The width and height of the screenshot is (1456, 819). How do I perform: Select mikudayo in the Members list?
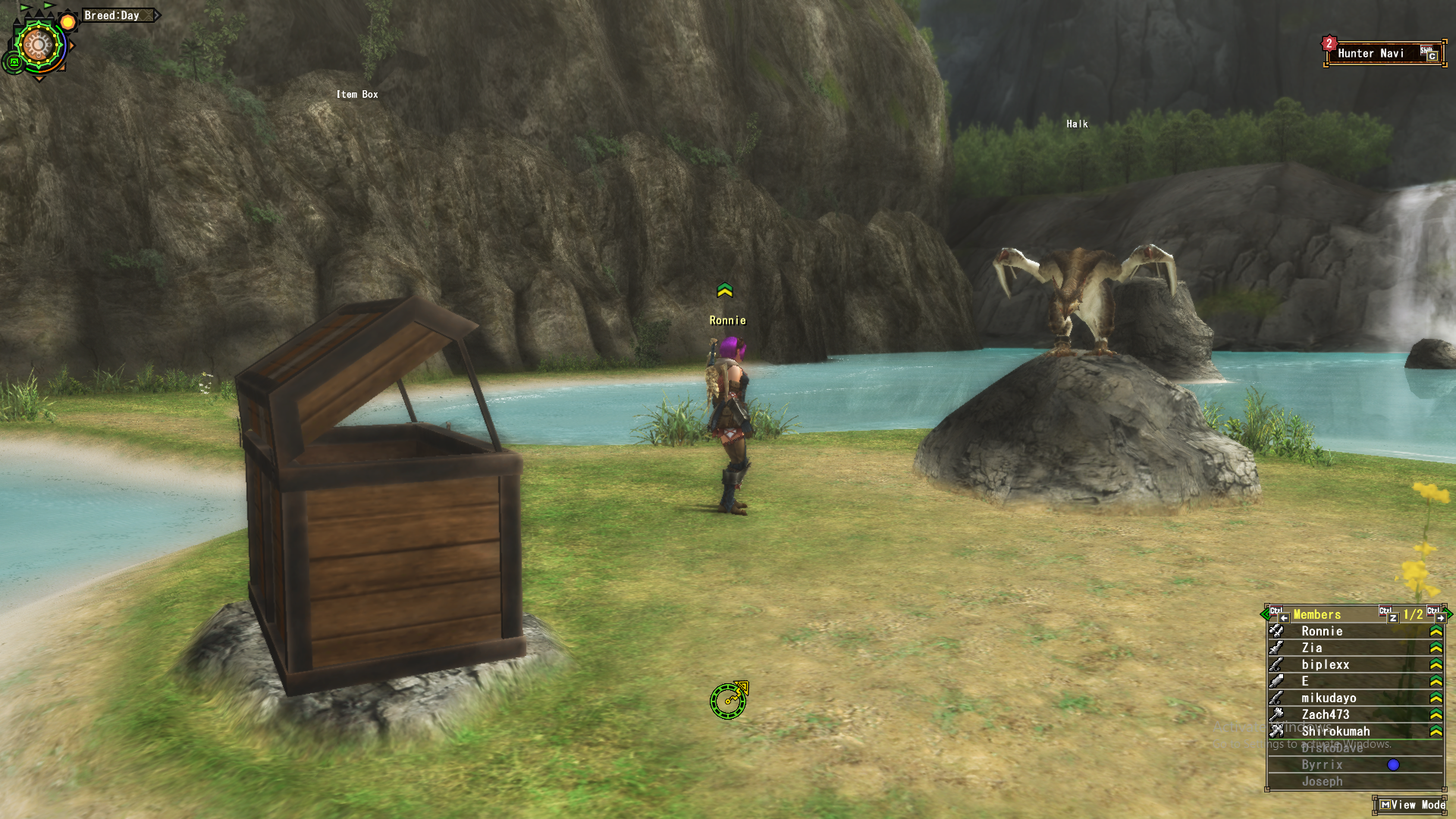1329,698
